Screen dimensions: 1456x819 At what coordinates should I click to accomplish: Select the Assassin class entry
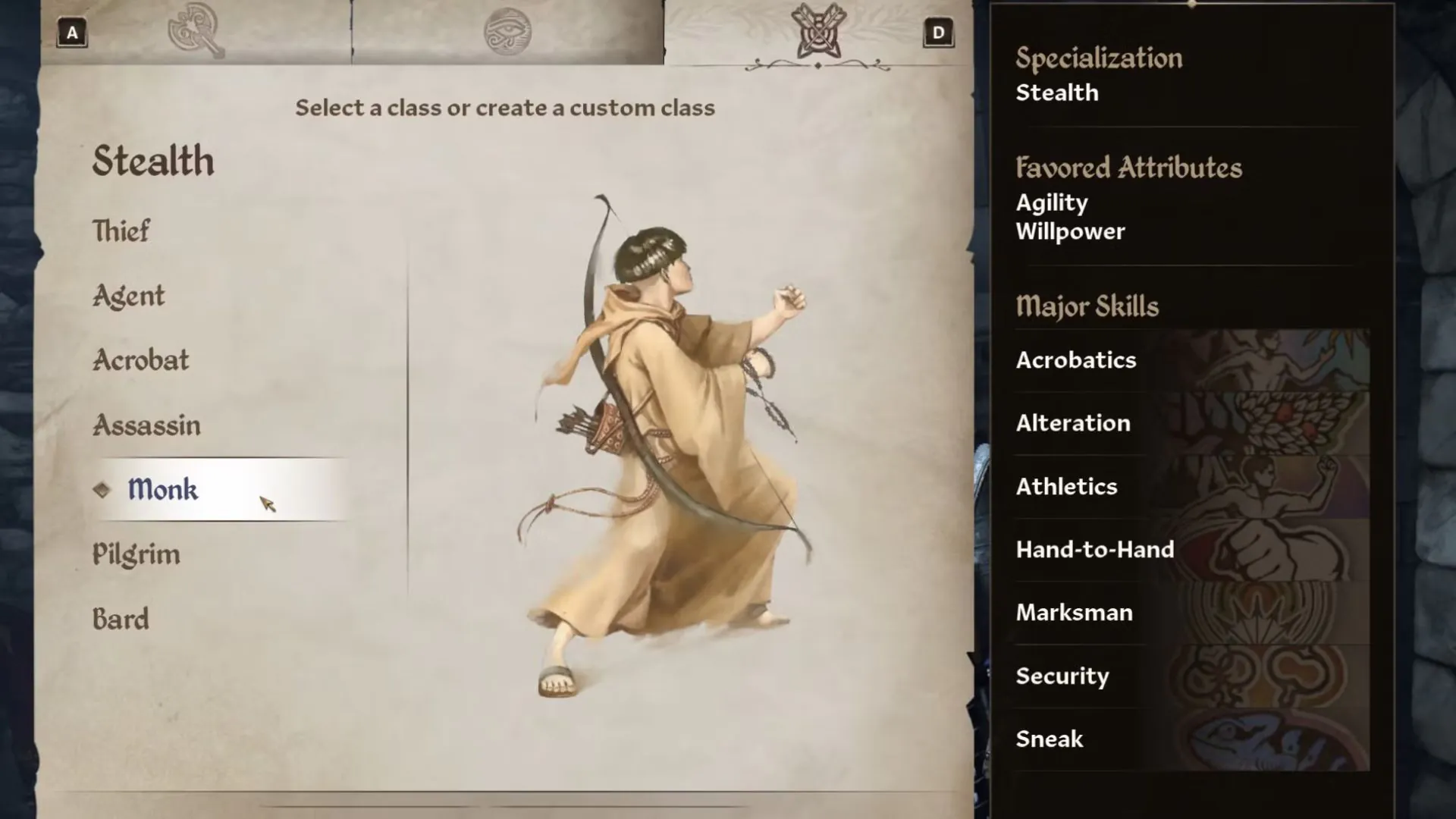[x=146, y=425]
